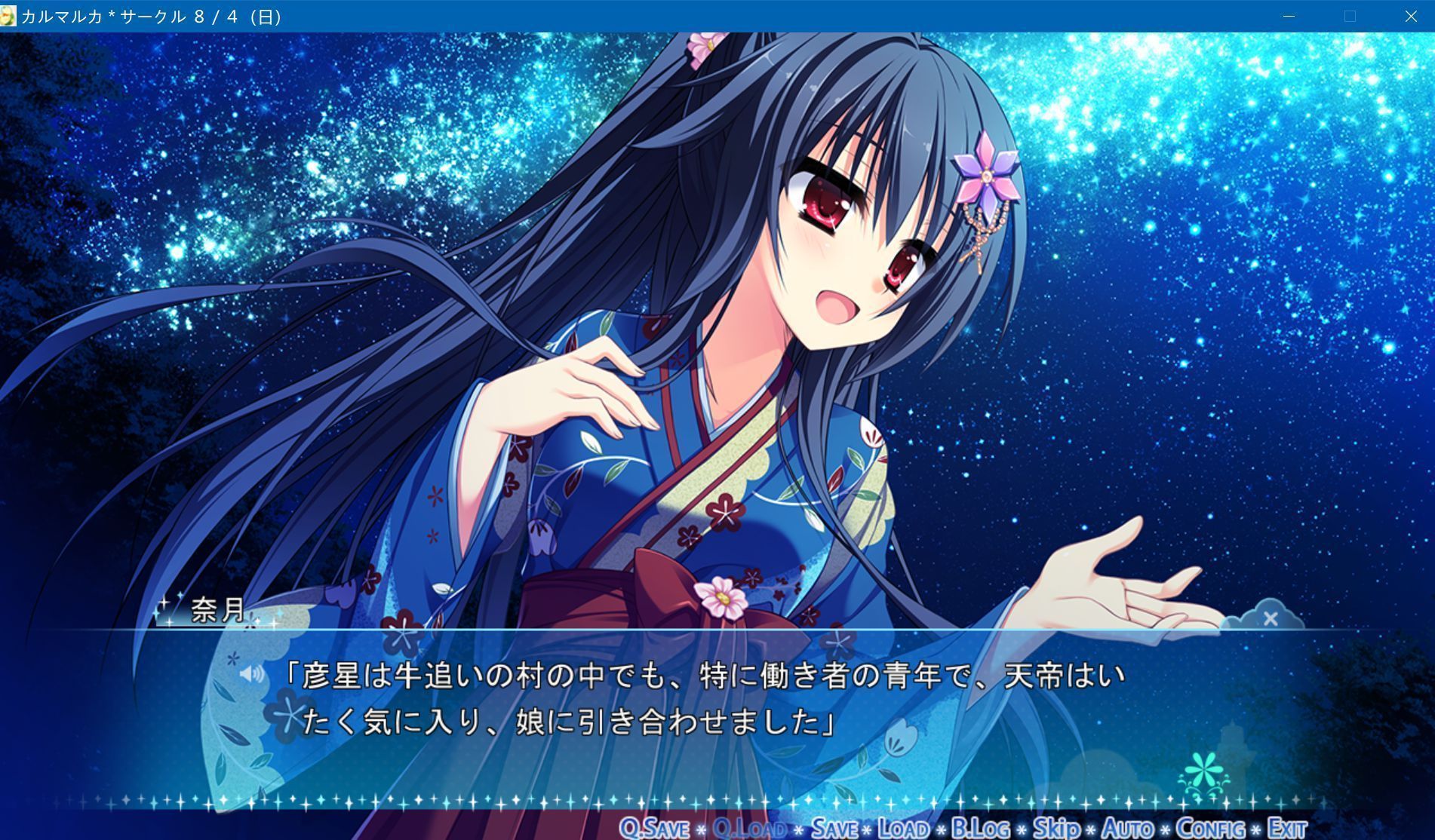Close the カルマルカ*サークル window
1435x840 pixels.
click(1410, 15)
